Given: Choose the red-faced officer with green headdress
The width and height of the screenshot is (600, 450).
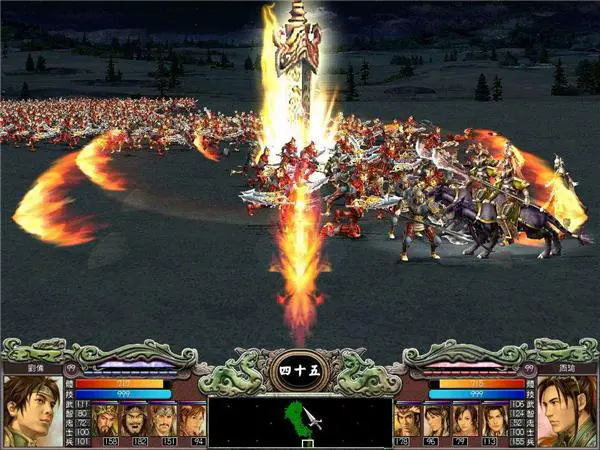Looking at the screenshot, I should click(107, 419).
